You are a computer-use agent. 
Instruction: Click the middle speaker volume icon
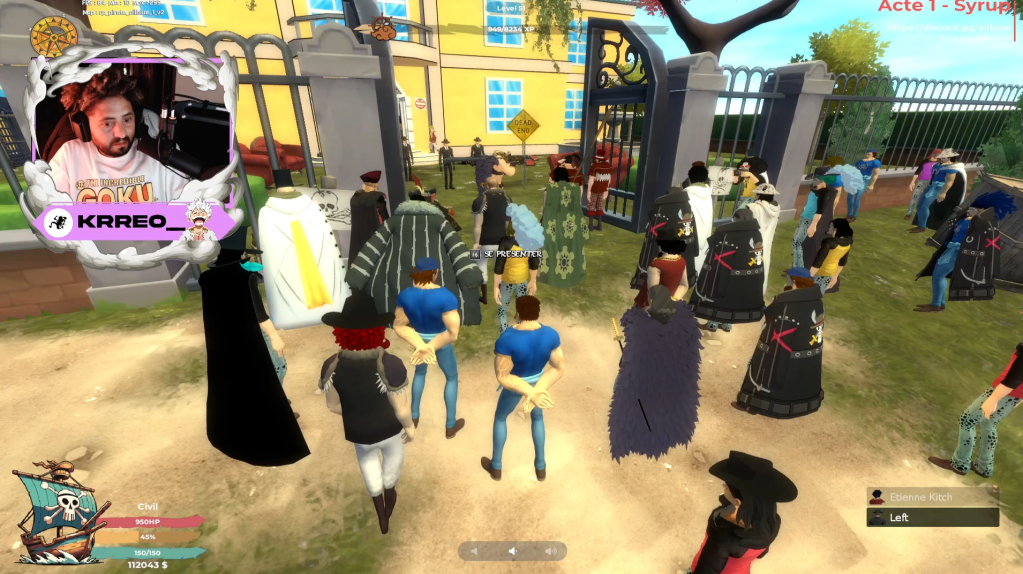(x=512, y=551)
